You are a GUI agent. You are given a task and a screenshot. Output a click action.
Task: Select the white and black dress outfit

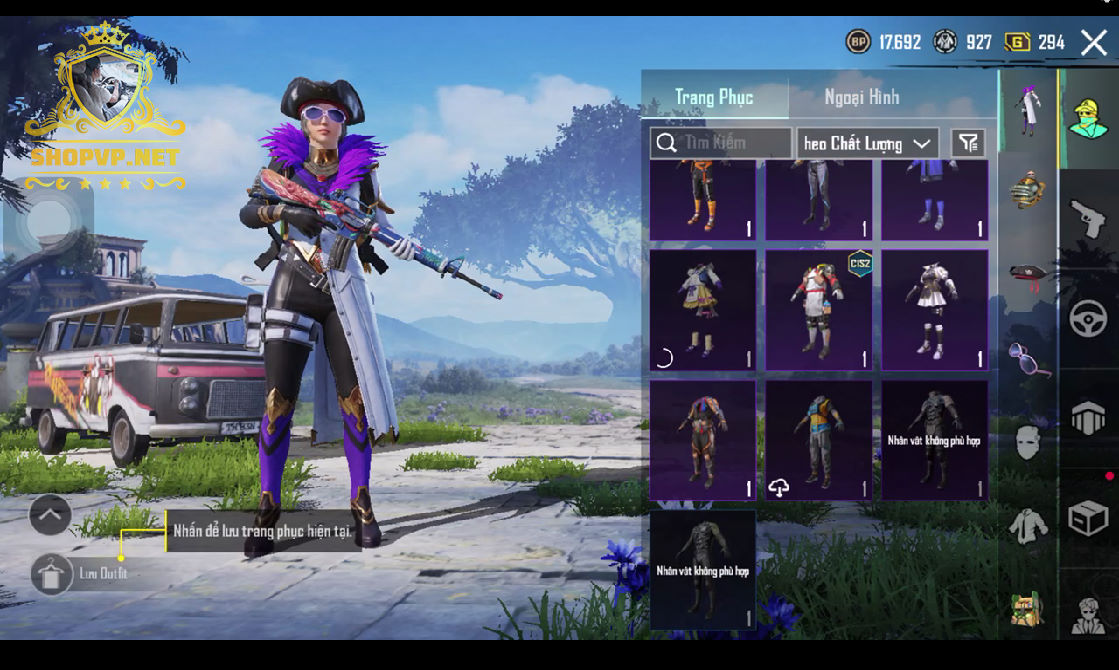point(934,310)
